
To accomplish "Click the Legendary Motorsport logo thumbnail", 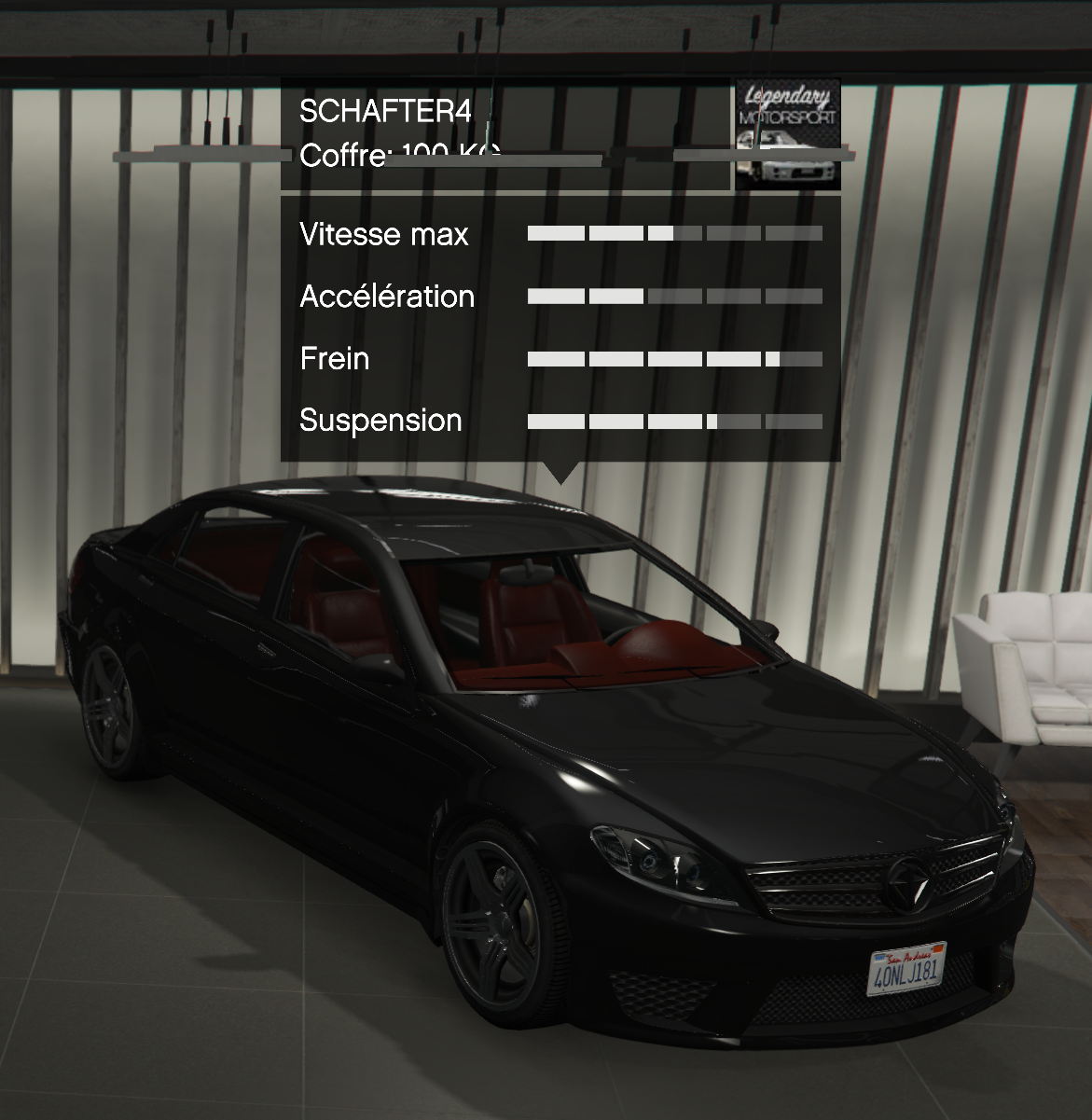I will pos(787,134).
